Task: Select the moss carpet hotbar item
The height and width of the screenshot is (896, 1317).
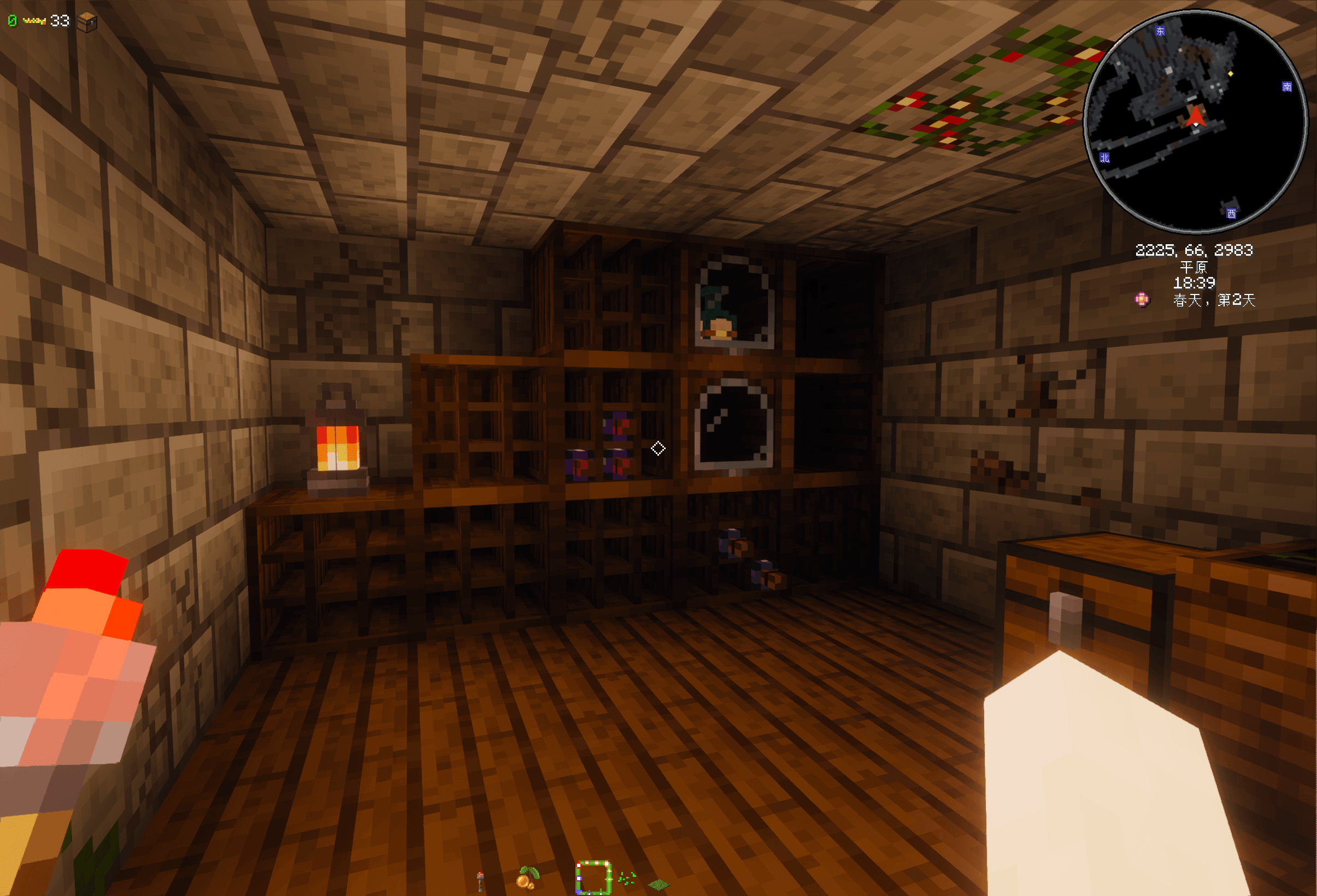Action: [658, 884]
